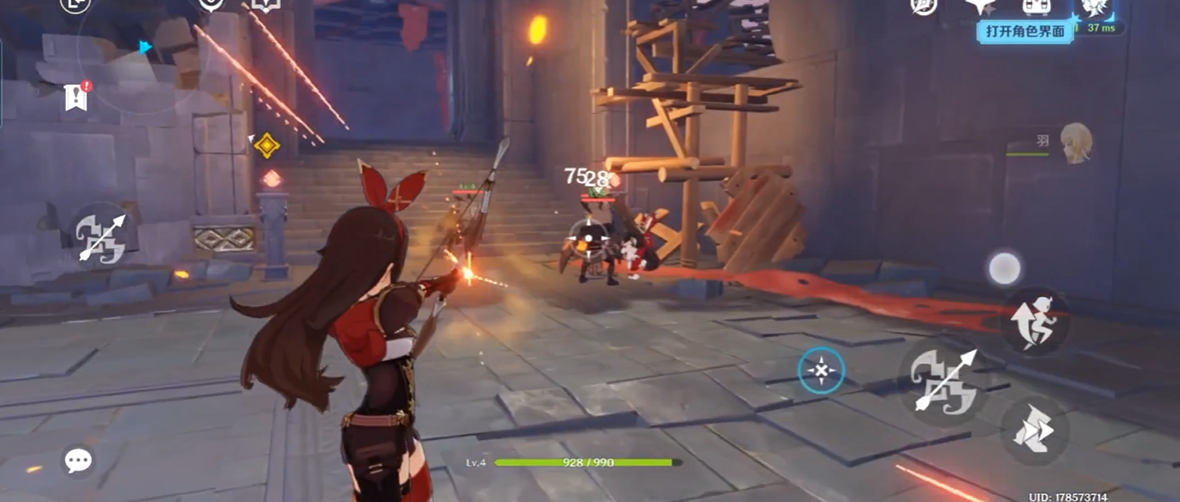This screenshot has height=502, width=1180.
Task: Open the backpack inventory icon
Action: coord(1035,6)
